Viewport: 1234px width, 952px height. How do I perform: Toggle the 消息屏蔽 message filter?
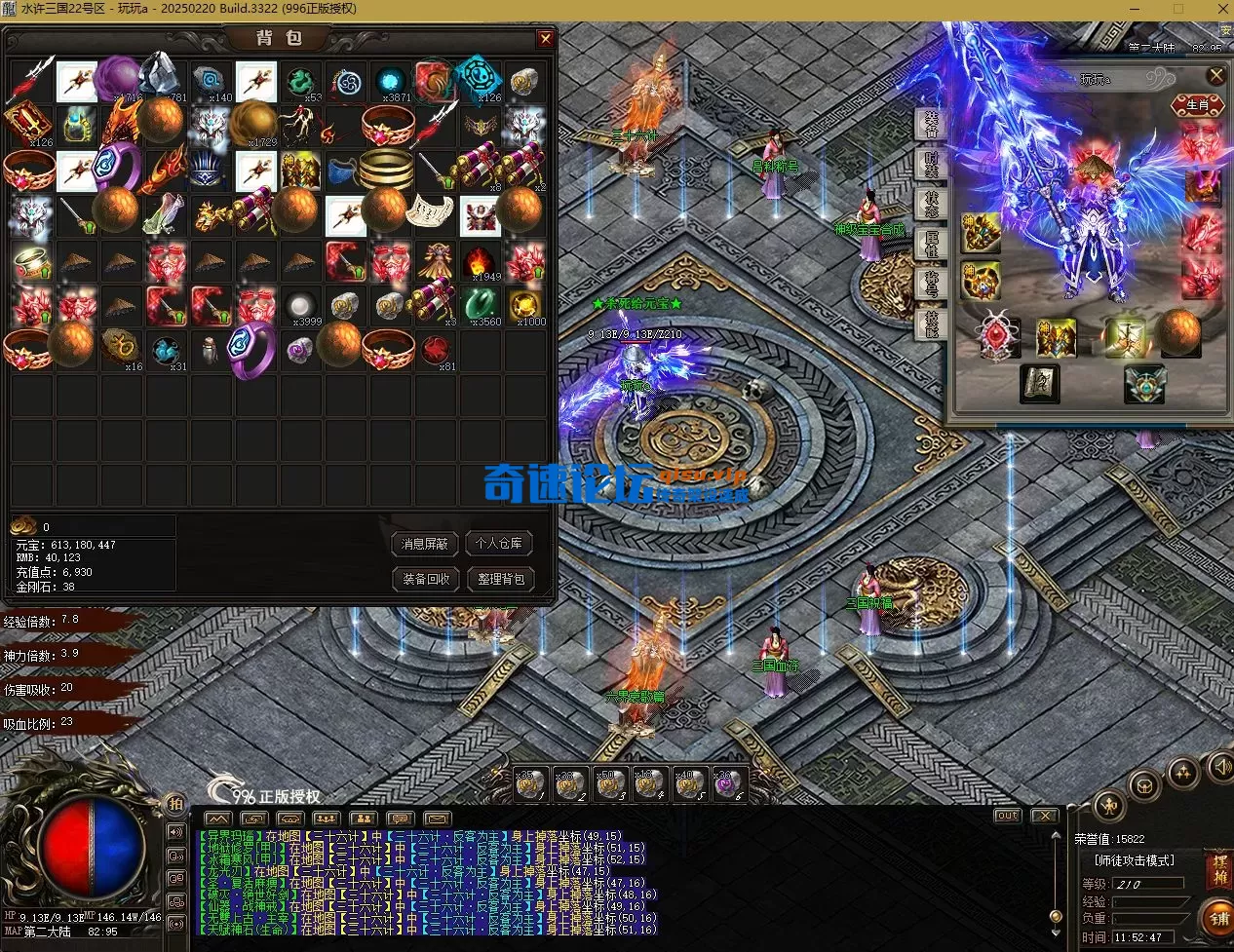[426, 544]
